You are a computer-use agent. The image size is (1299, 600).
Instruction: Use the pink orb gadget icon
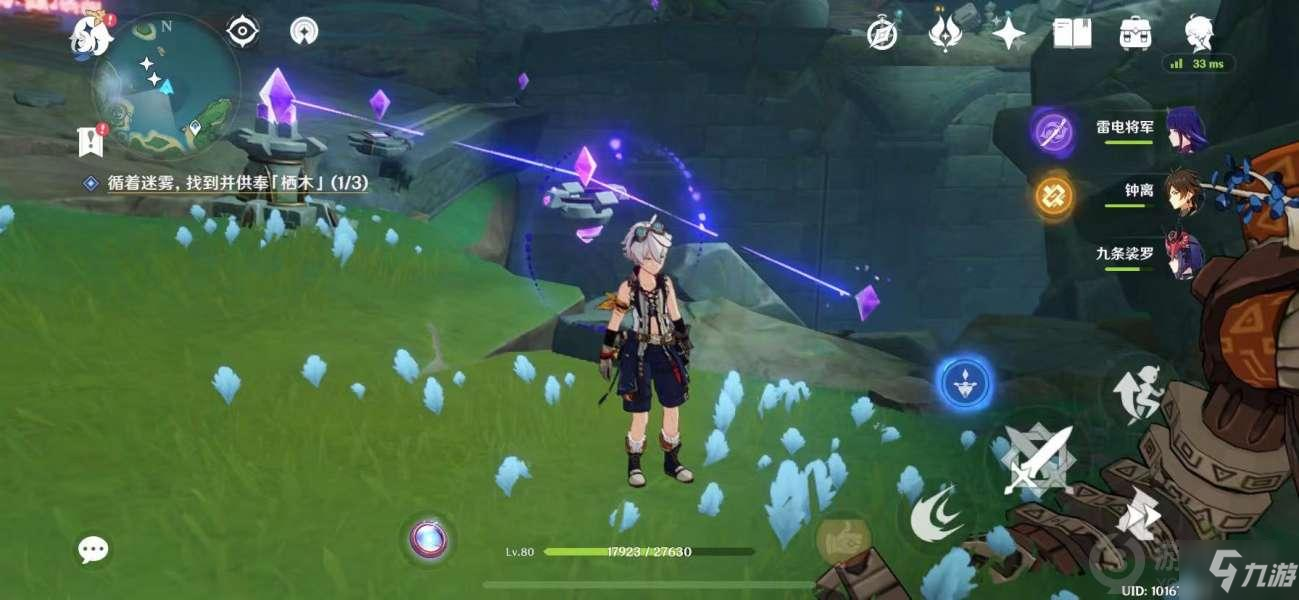pos(431,538)
